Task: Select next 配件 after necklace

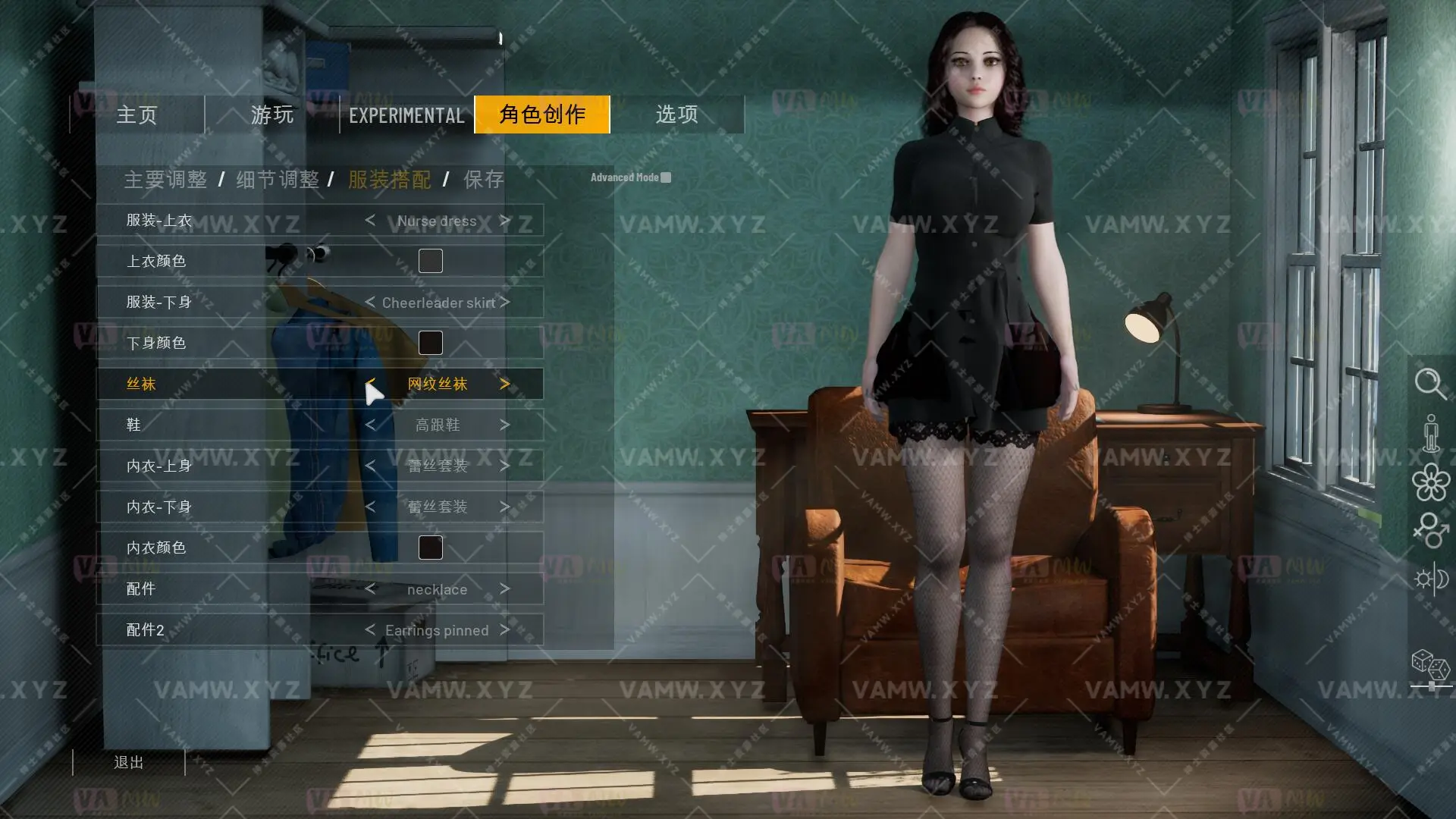Action: 505,588
